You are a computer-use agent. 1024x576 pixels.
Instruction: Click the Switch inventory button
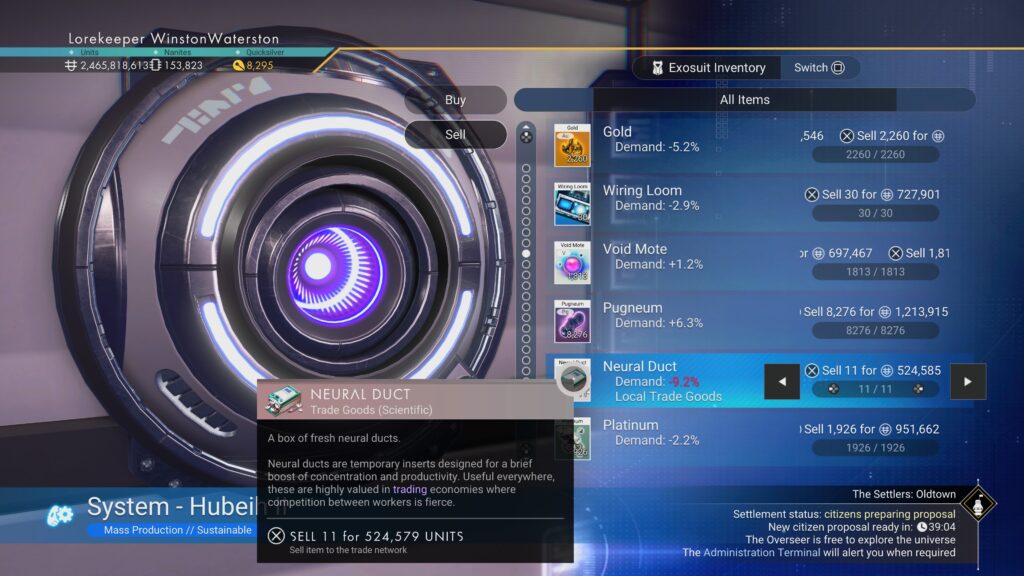[x=819, y=68]
